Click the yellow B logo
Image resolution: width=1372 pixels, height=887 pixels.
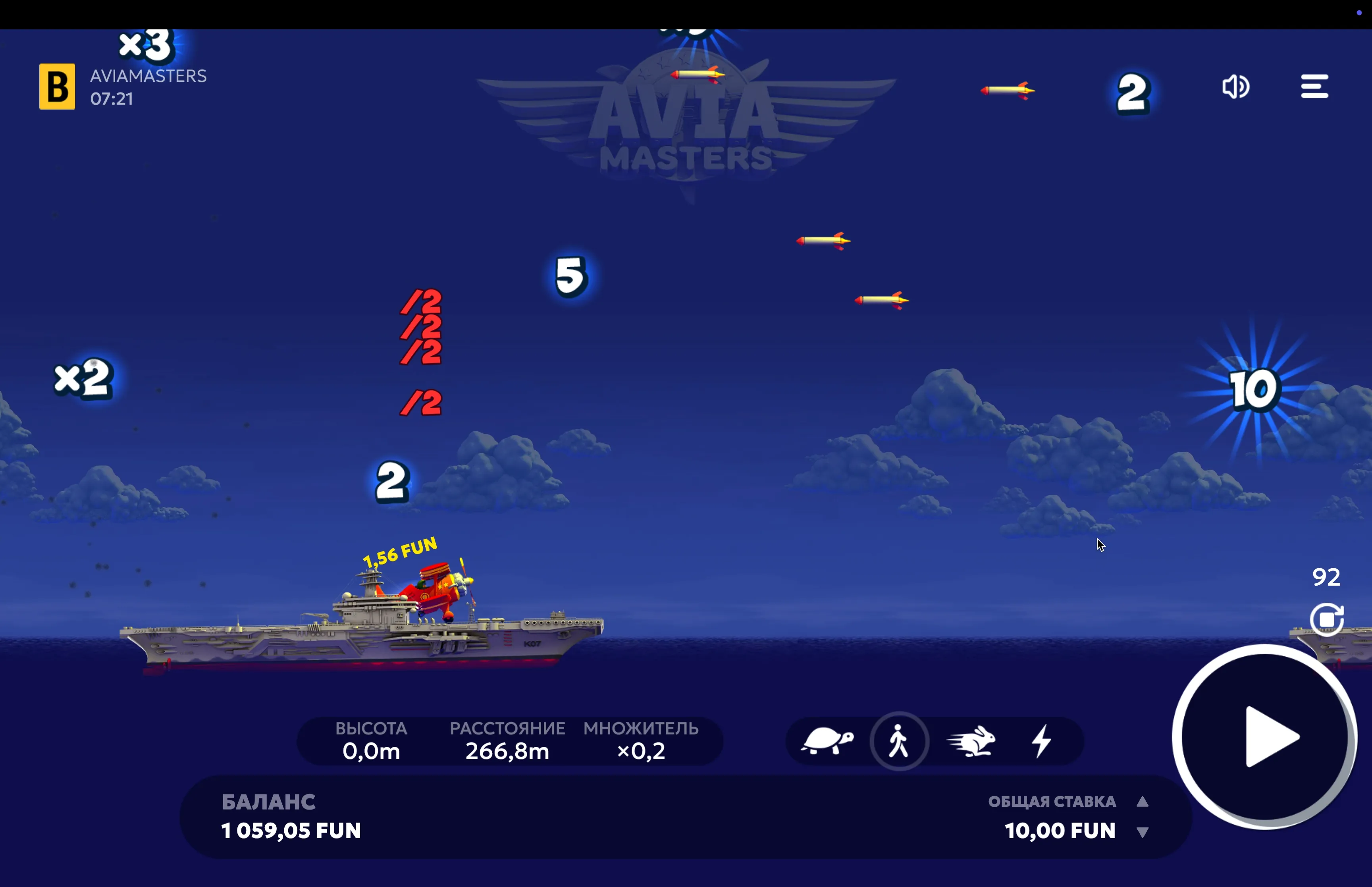click(57, 87)
